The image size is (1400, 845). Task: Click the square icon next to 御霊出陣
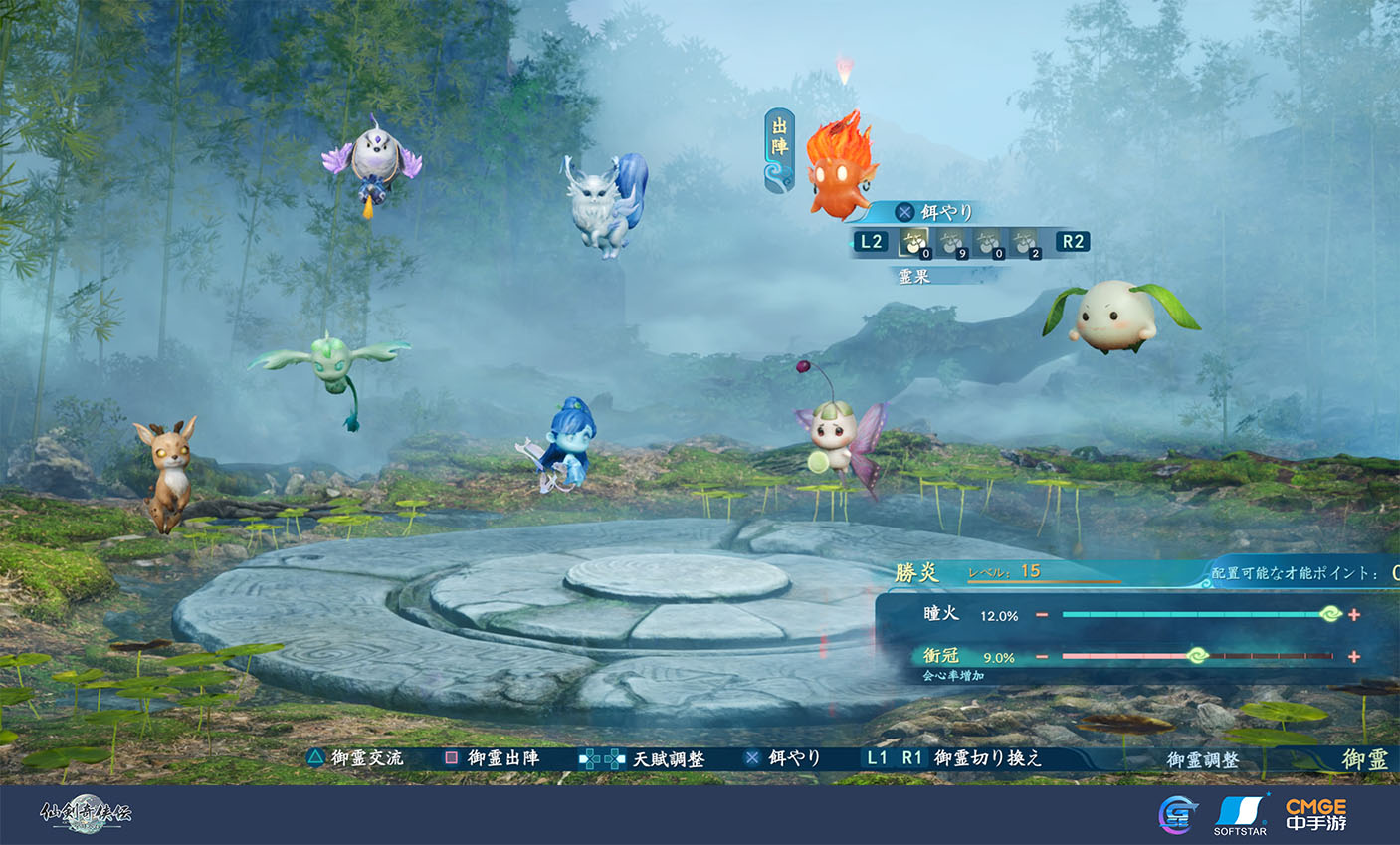(453, 757)
